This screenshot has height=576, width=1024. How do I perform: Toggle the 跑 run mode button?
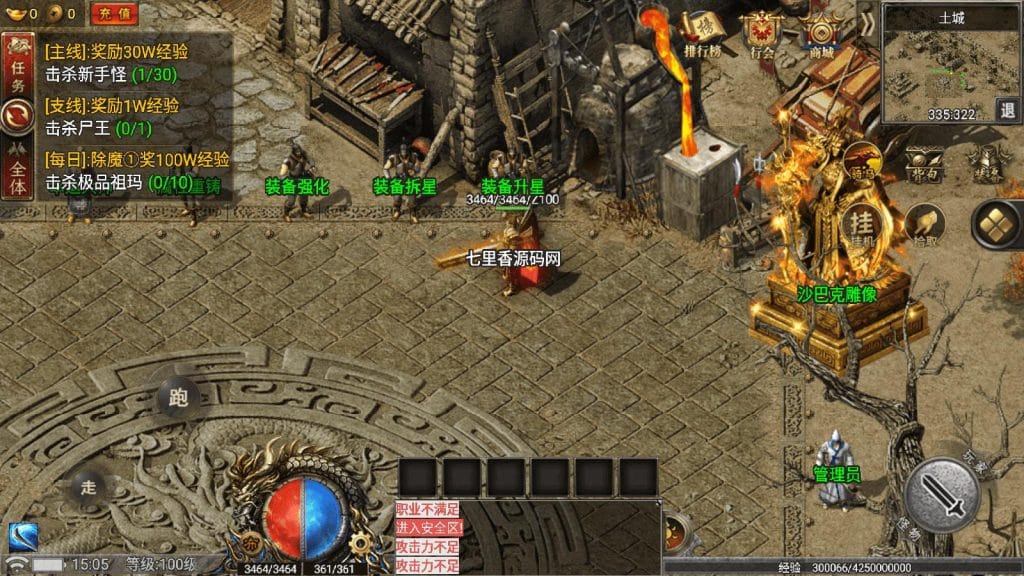coord(178,397)
